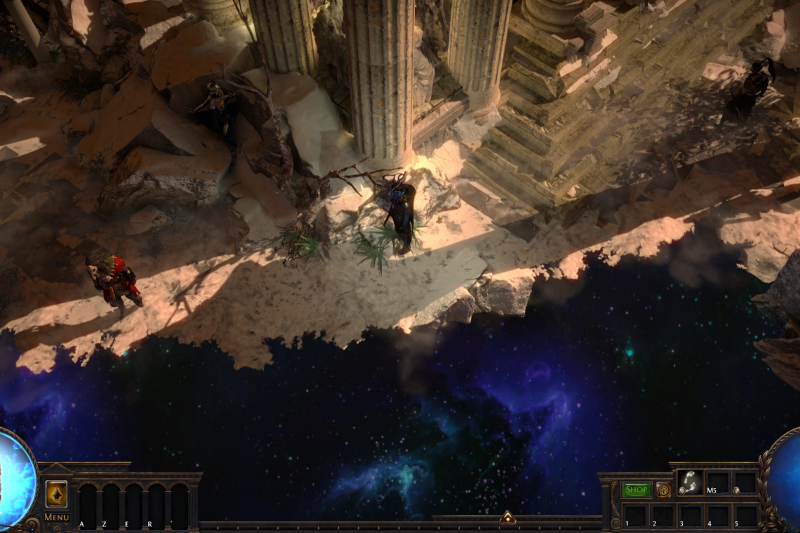
Task: Expand the small arrow at bottom center
Action: click(507, 517)
